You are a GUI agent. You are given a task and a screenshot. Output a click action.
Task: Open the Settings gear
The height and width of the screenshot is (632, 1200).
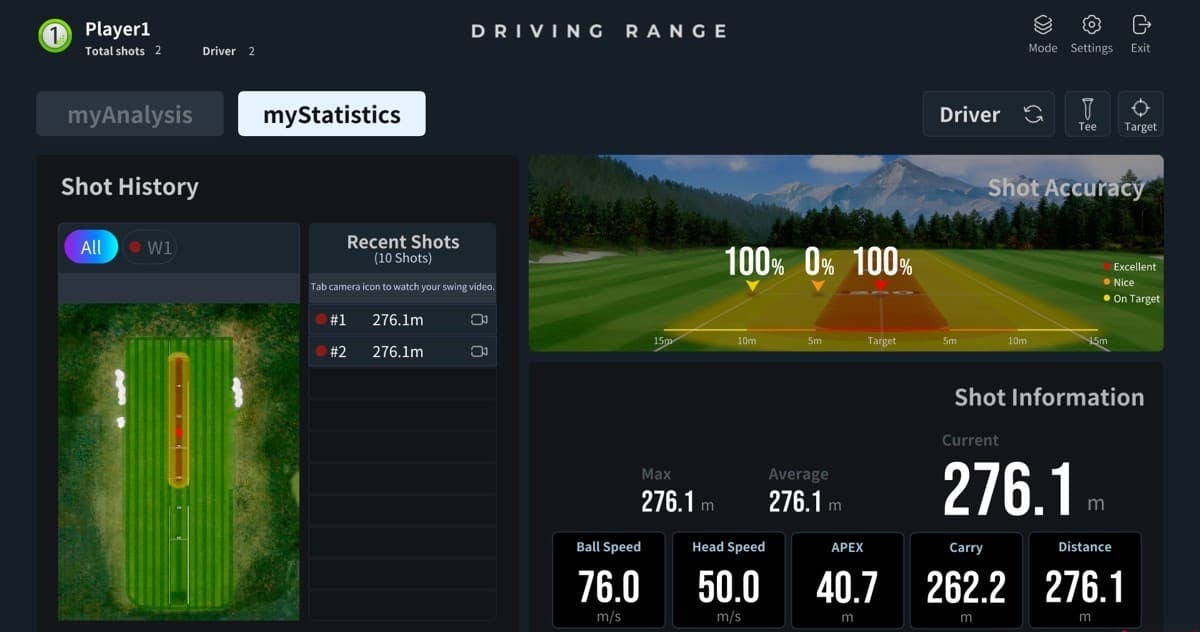1091,33
